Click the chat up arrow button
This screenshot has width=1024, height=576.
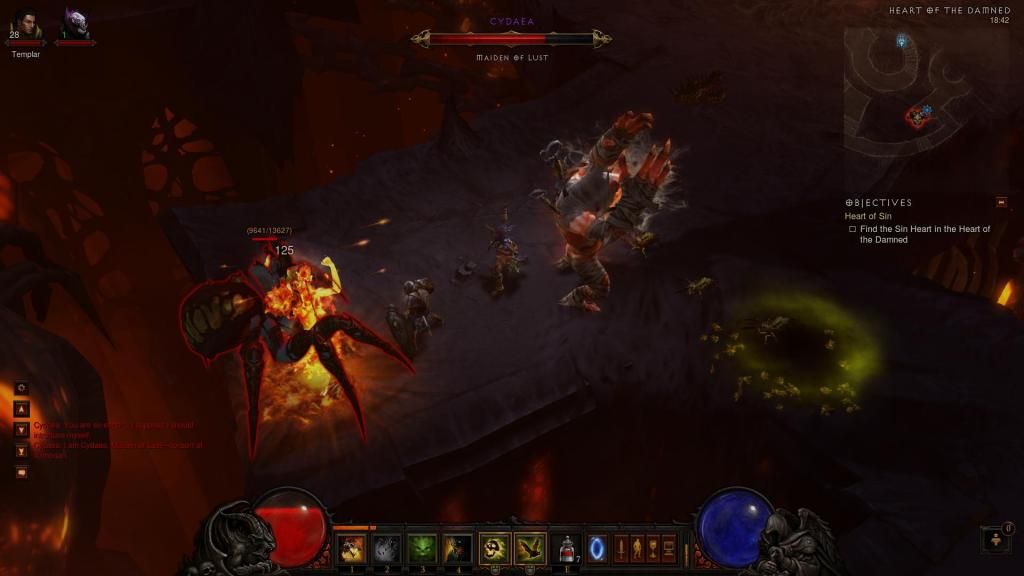[x=21, y=409]
